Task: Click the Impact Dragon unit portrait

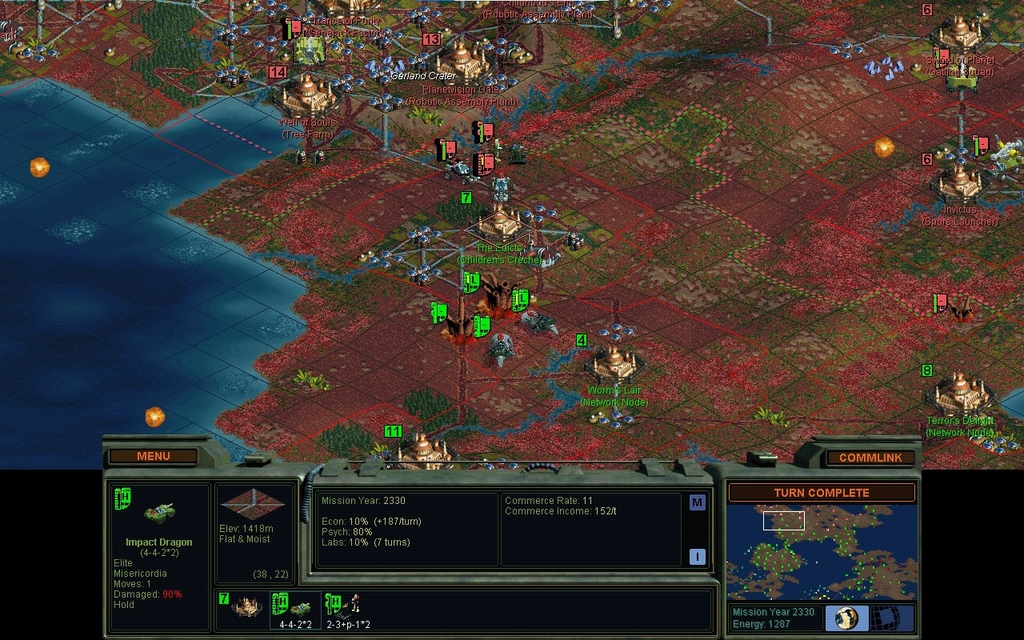Action: pyautogui.click(x=159, y=513)
